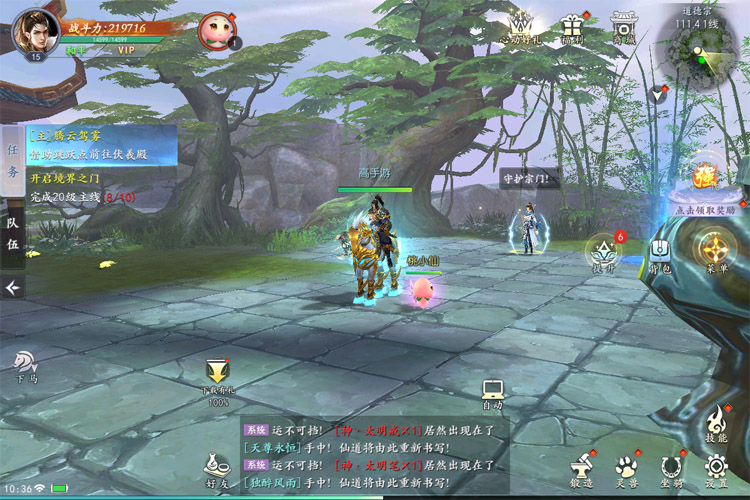Collapse the quest panel with the arrow
The image size is (750, 500).
[12, 288]
